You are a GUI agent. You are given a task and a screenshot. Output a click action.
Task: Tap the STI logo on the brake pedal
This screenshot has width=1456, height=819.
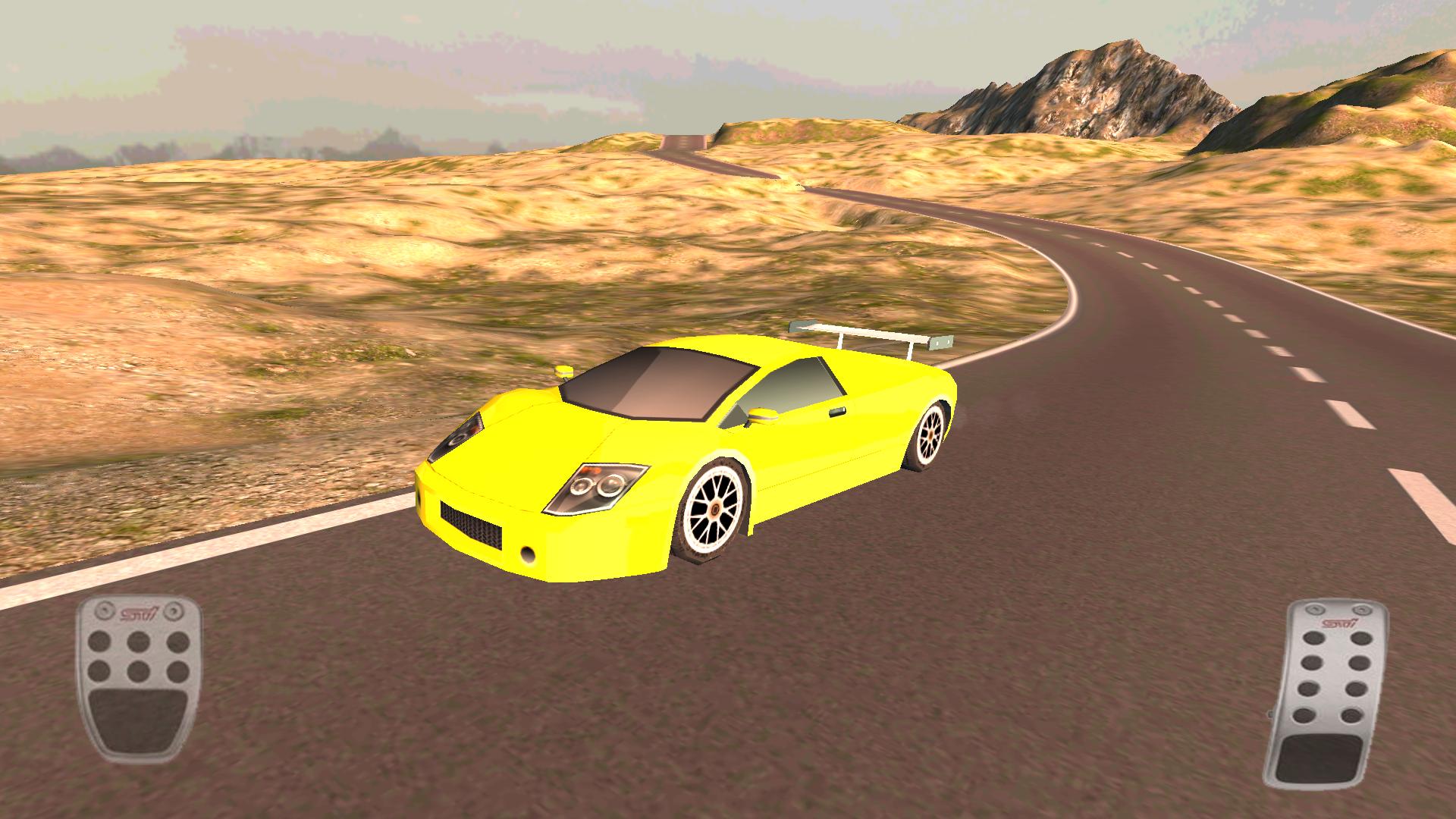(140, 611)
